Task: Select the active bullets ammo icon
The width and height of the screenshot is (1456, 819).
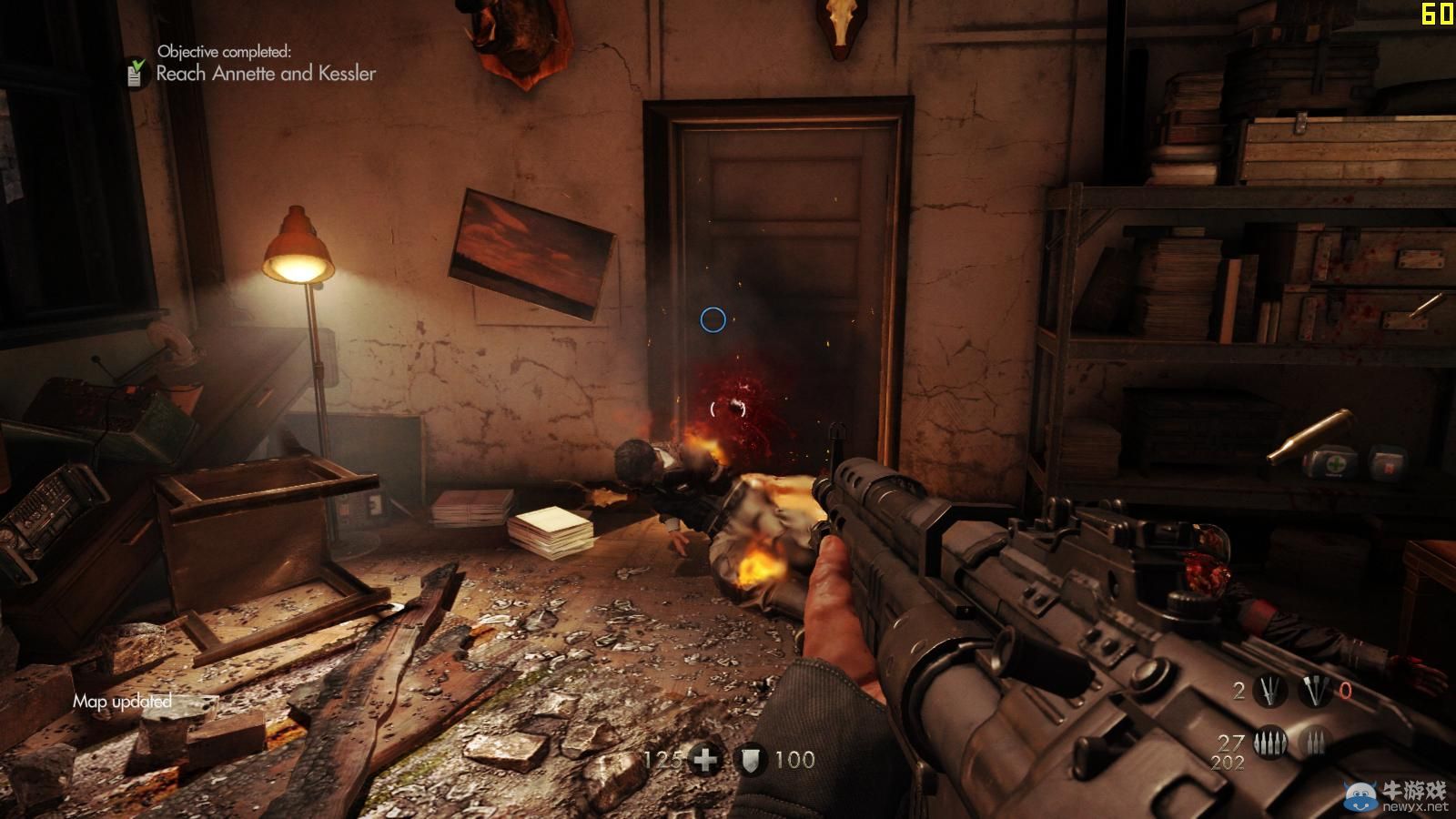Action: coord(1270,742)
